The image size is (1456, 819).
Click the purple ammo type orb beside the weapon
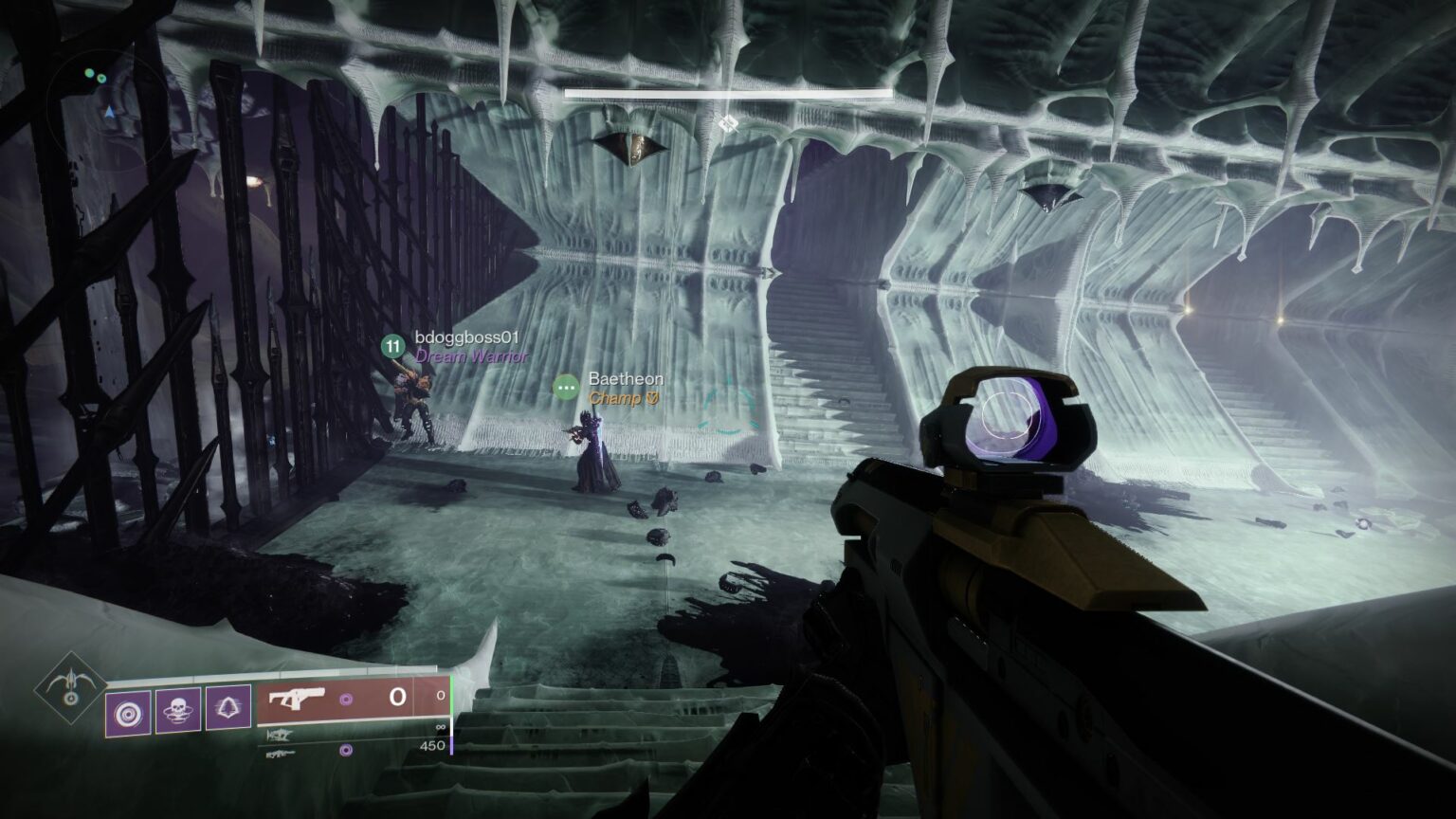(x=346, y=701)
